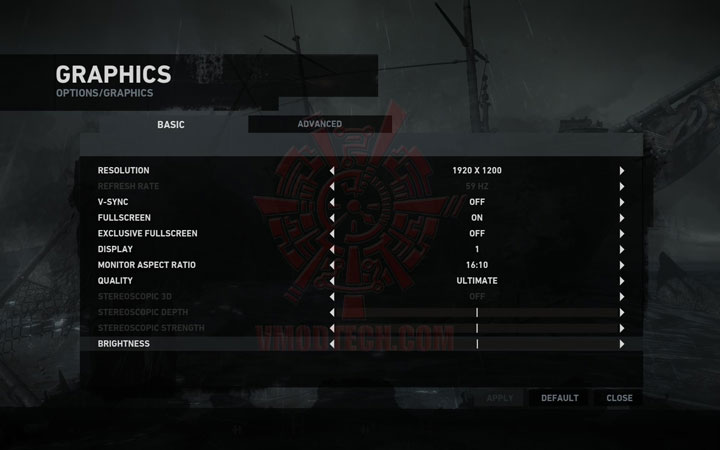
Task: Decrease Brightness with the left arrow
Action: coord(332,344)
